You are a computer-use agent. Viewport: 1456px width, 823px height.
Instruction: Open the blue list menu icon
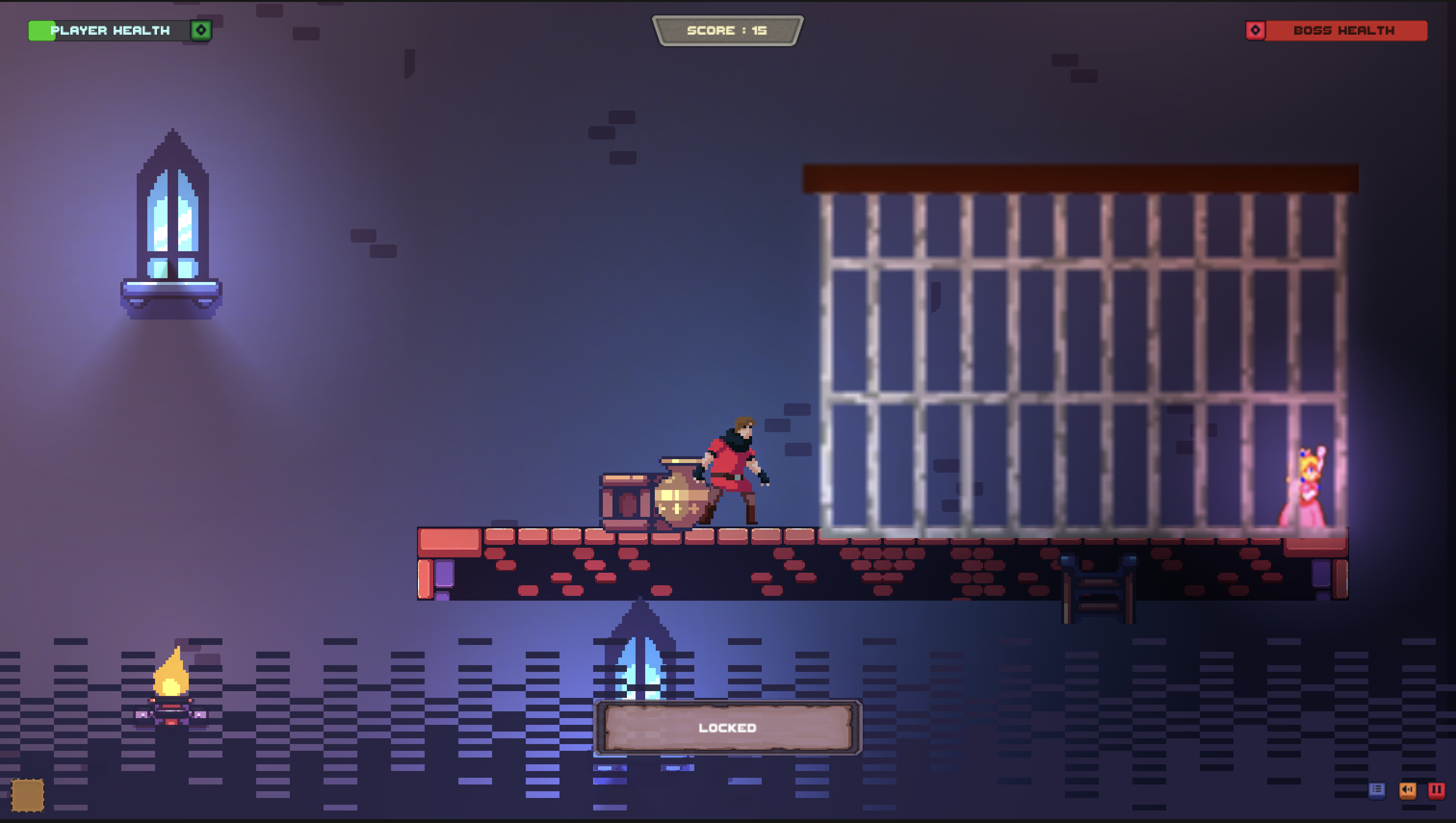(x=1378, y=790)
